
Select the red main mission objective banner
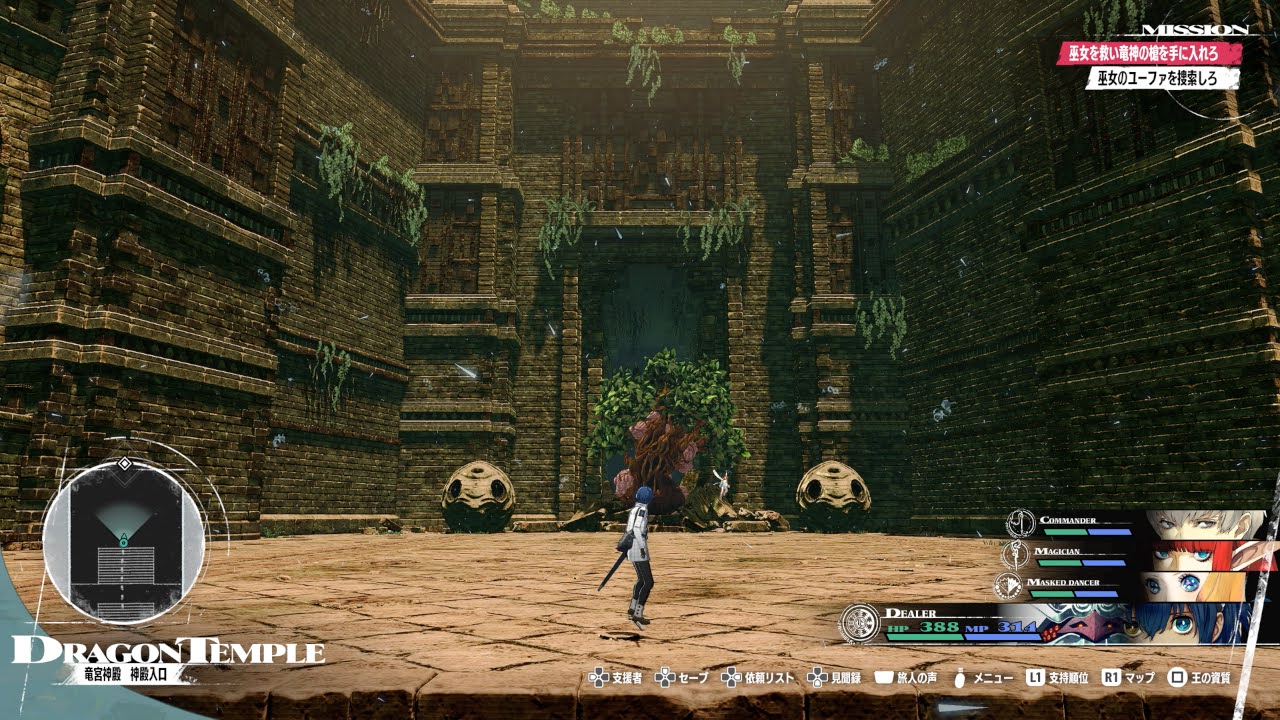coord(1149,53)
